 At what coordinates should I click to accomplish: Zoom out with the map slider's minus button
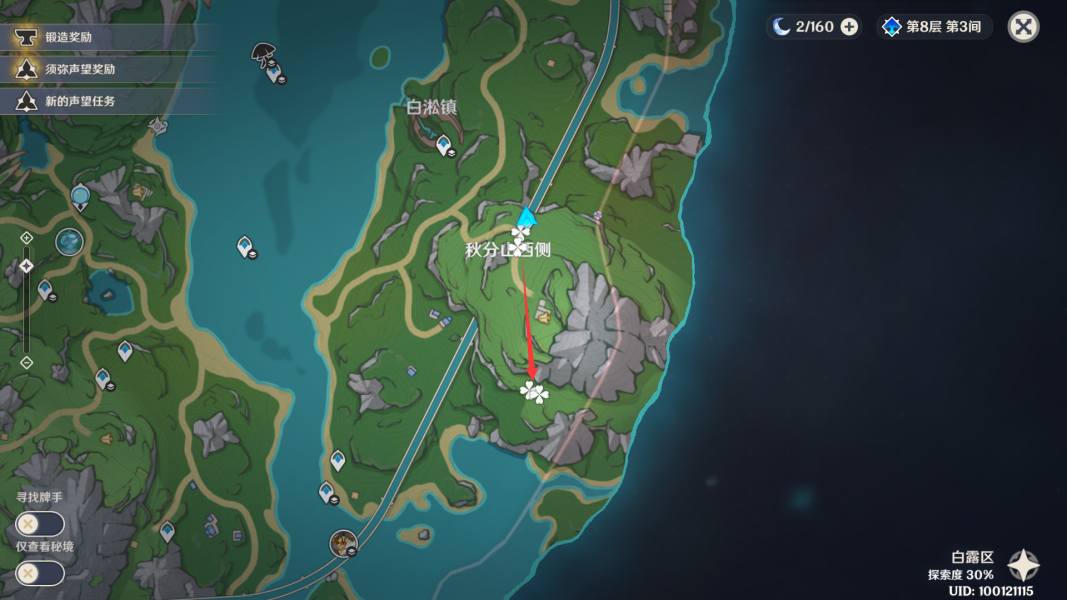(27, 362)
